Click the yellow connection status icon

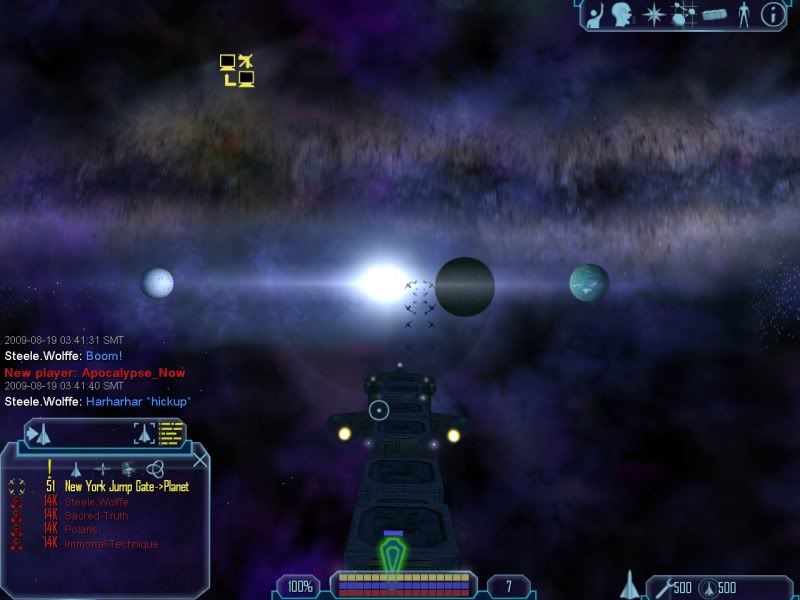pos(237,70)
